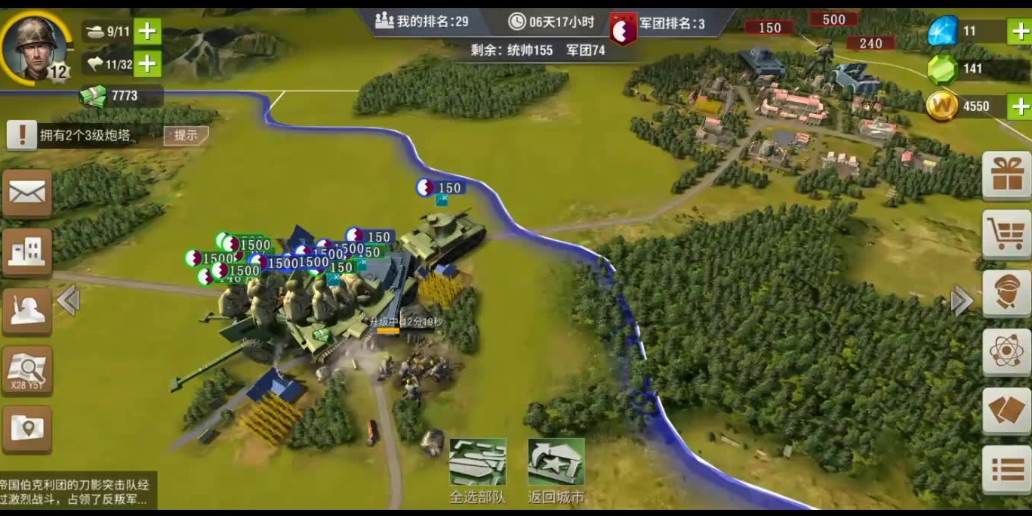1032x516 pixels.
Task: Collapse the left side panel arrow
Action: (x=68, y=300)
